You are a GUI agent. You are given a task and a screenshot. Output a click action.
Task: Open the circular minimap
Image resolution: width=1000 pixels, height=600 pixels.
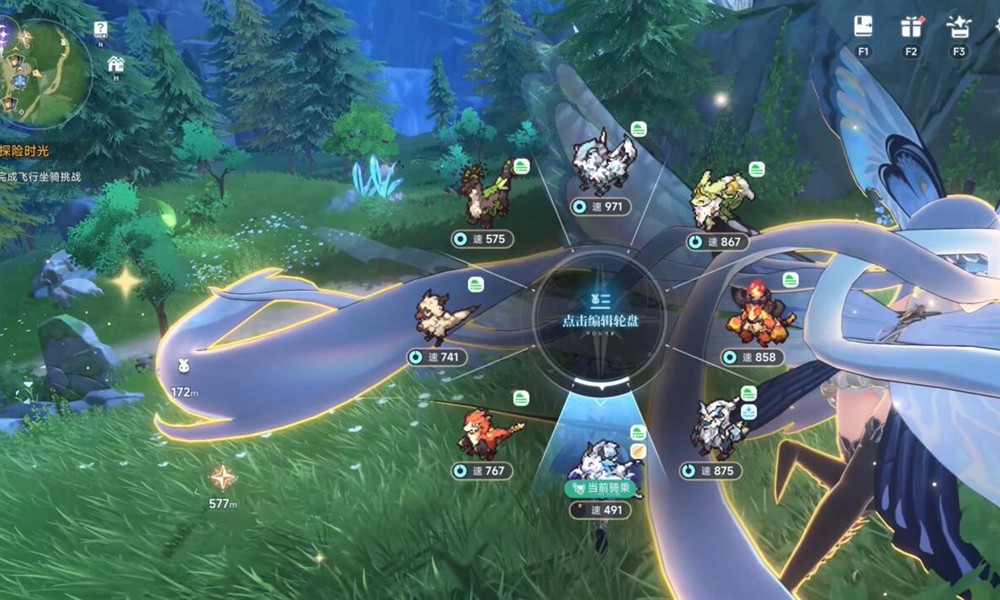click(44, 73)
